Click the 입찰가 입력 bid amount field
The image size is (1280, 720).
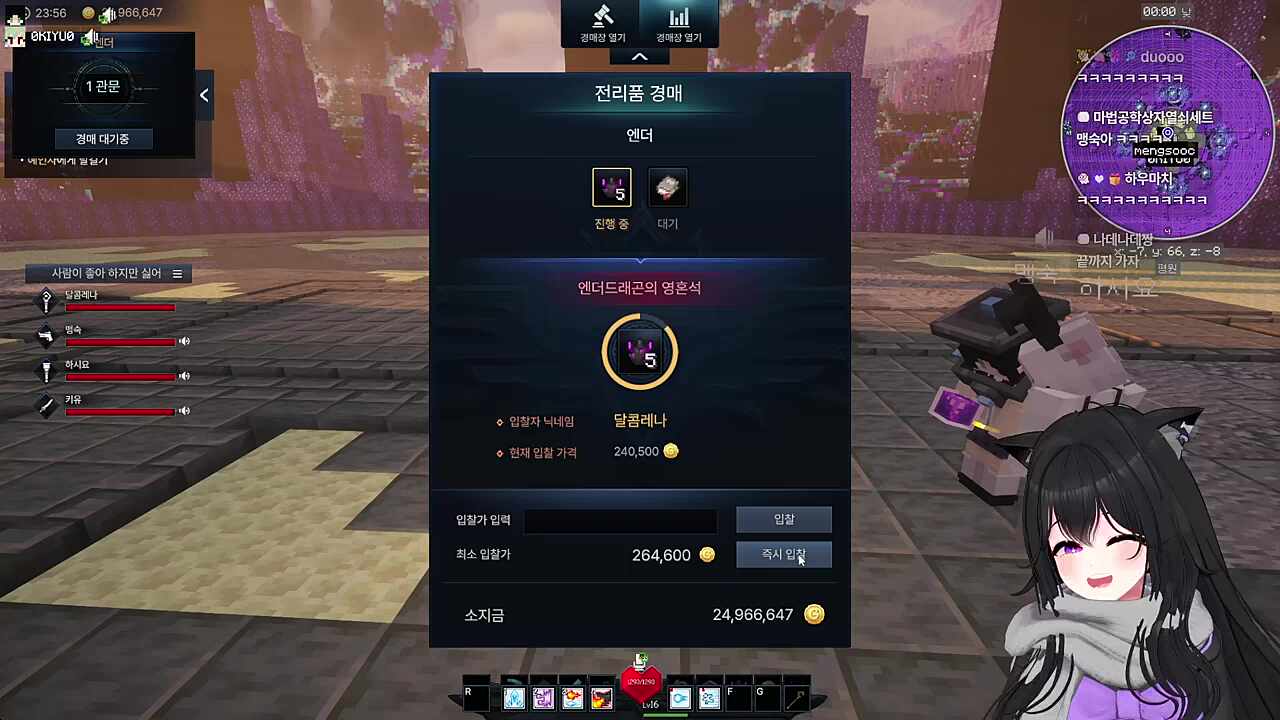620,519
